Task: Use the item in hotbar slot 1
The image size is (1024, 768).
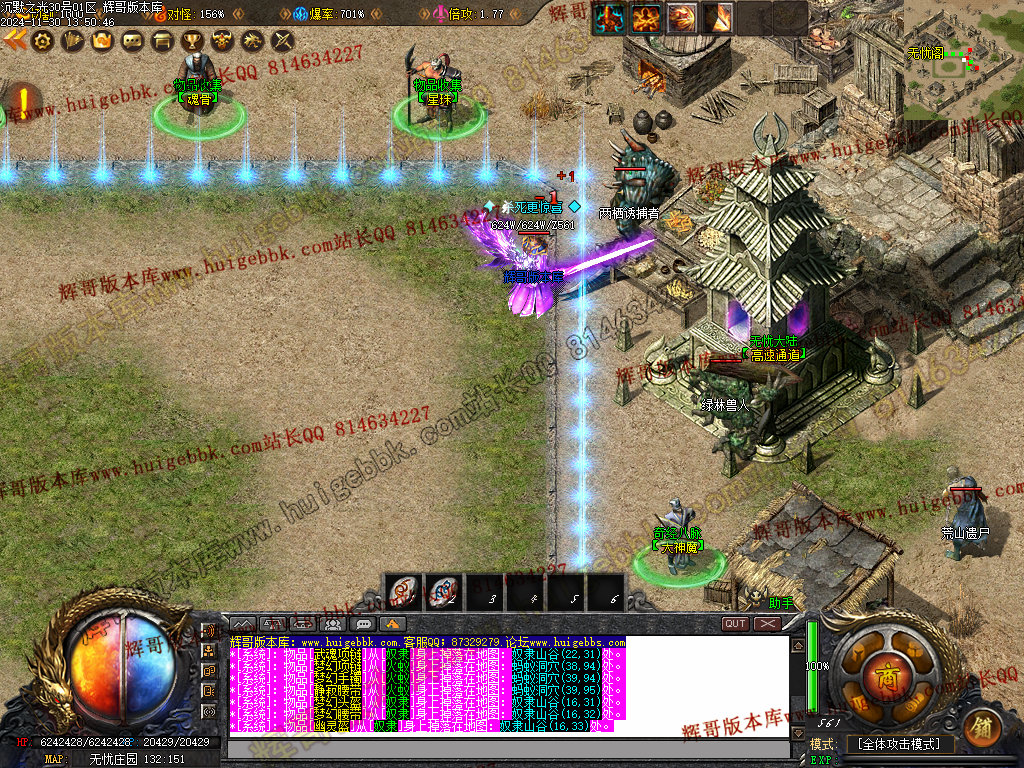Action: [x=405, y=592]
